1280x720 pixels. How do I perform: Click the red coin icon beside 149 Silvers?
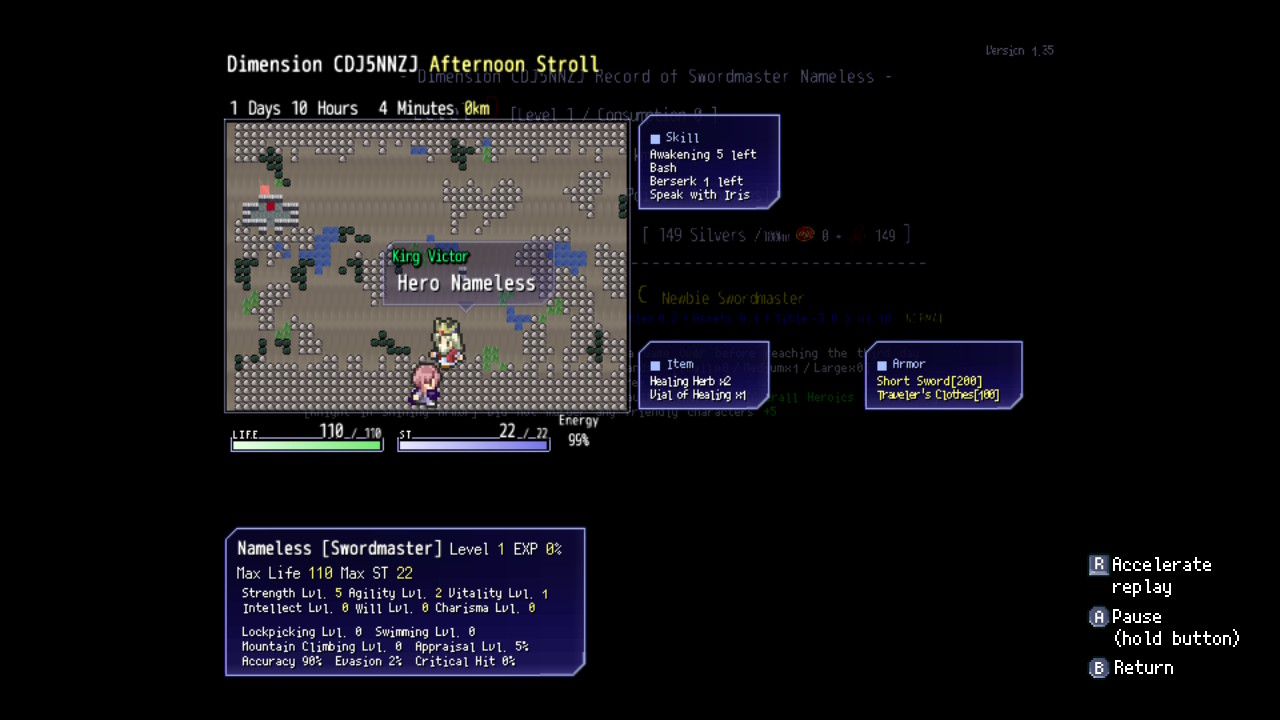[805, 235]
